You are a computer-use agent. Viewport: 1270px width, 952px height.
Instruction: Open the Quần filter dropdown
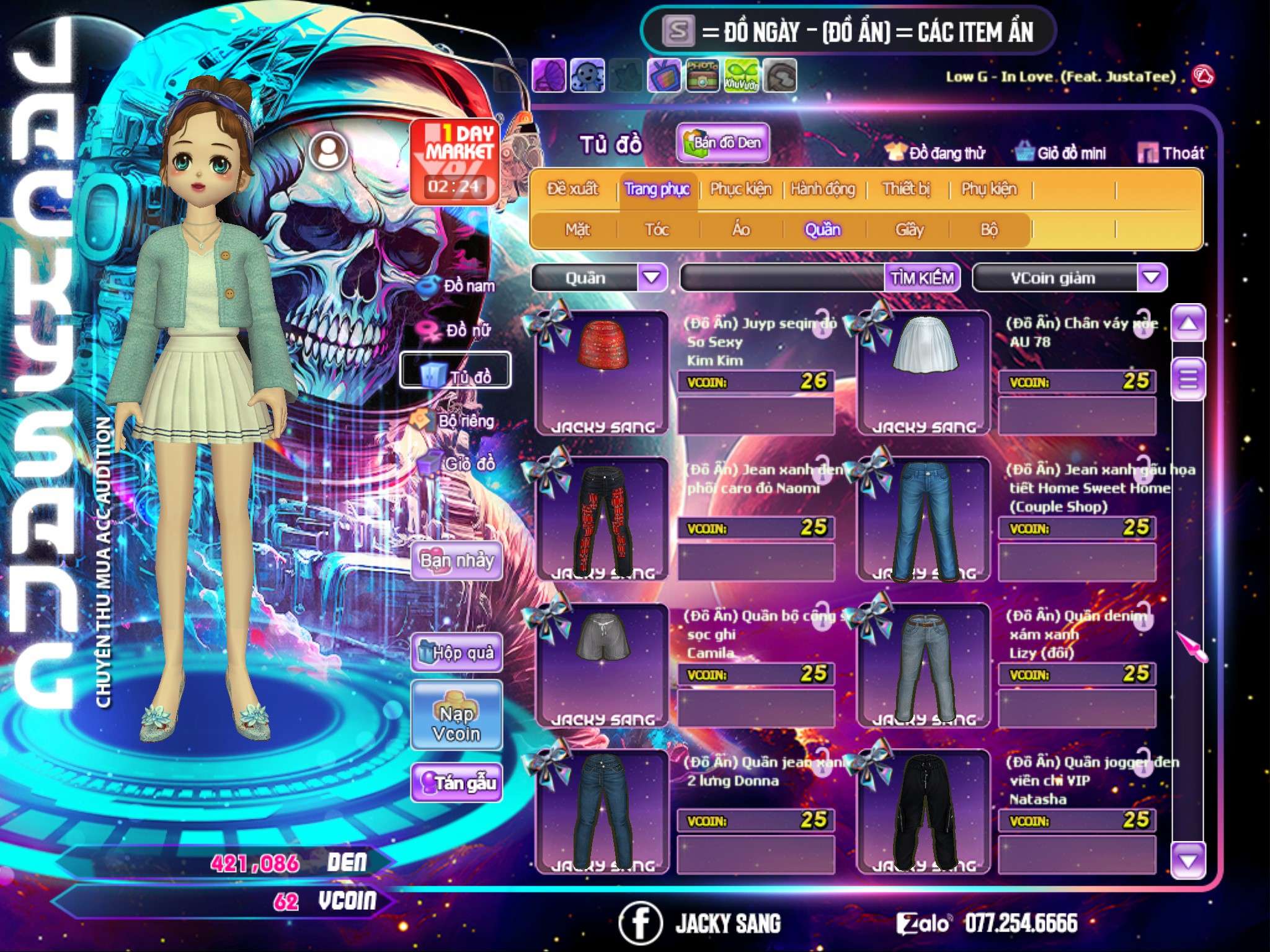652,278
